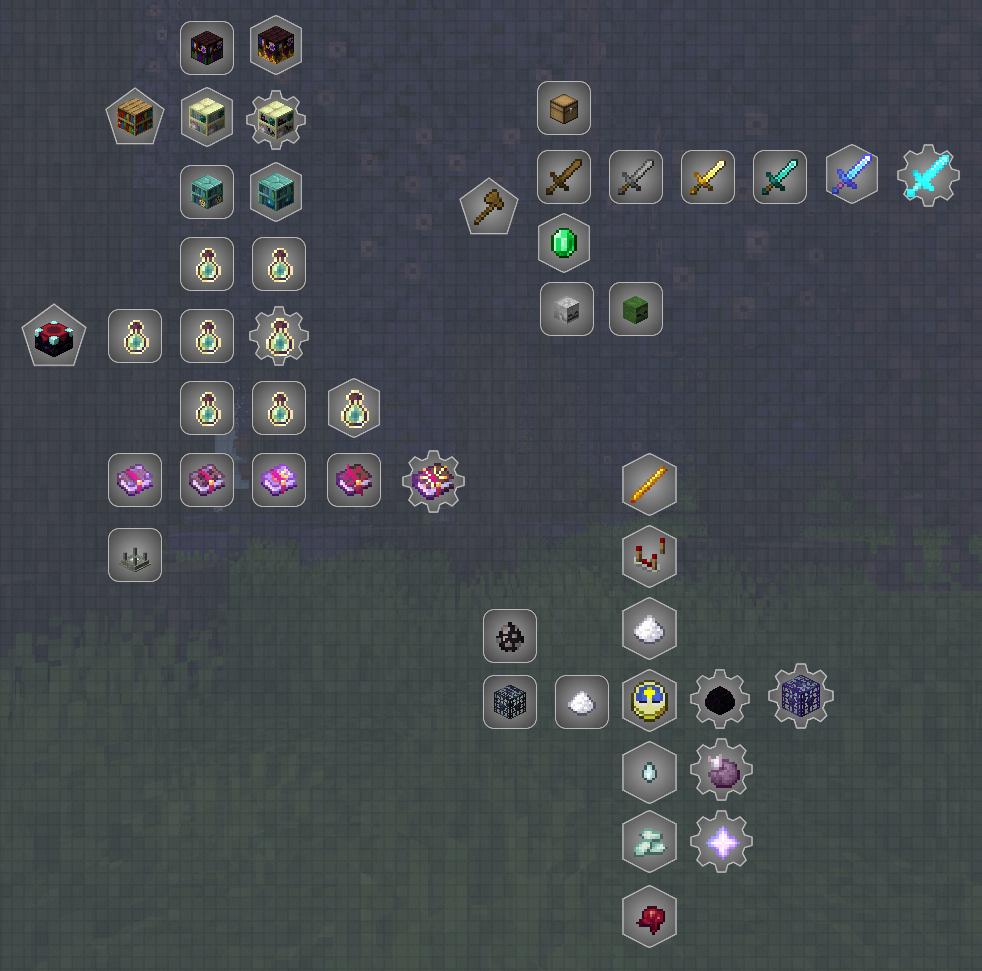Image resolution: width=982 pixels, height=971 pixels.
Task: Choose the glowing purple star gear node
Action: coord(721,842)
